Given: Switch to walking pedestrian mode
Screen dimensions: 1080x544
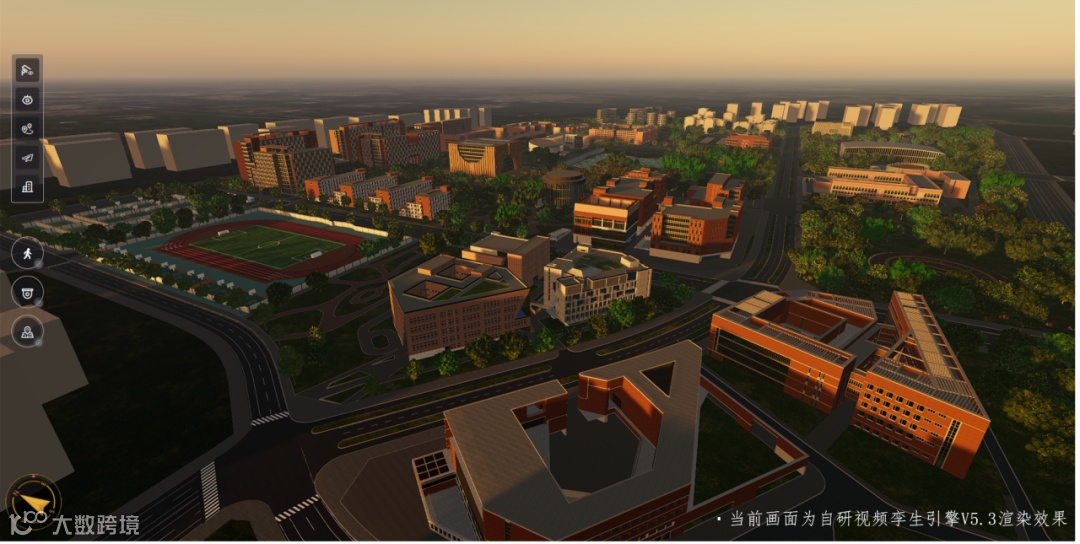Looking at the screenshot, I should (x=27, y=253).
